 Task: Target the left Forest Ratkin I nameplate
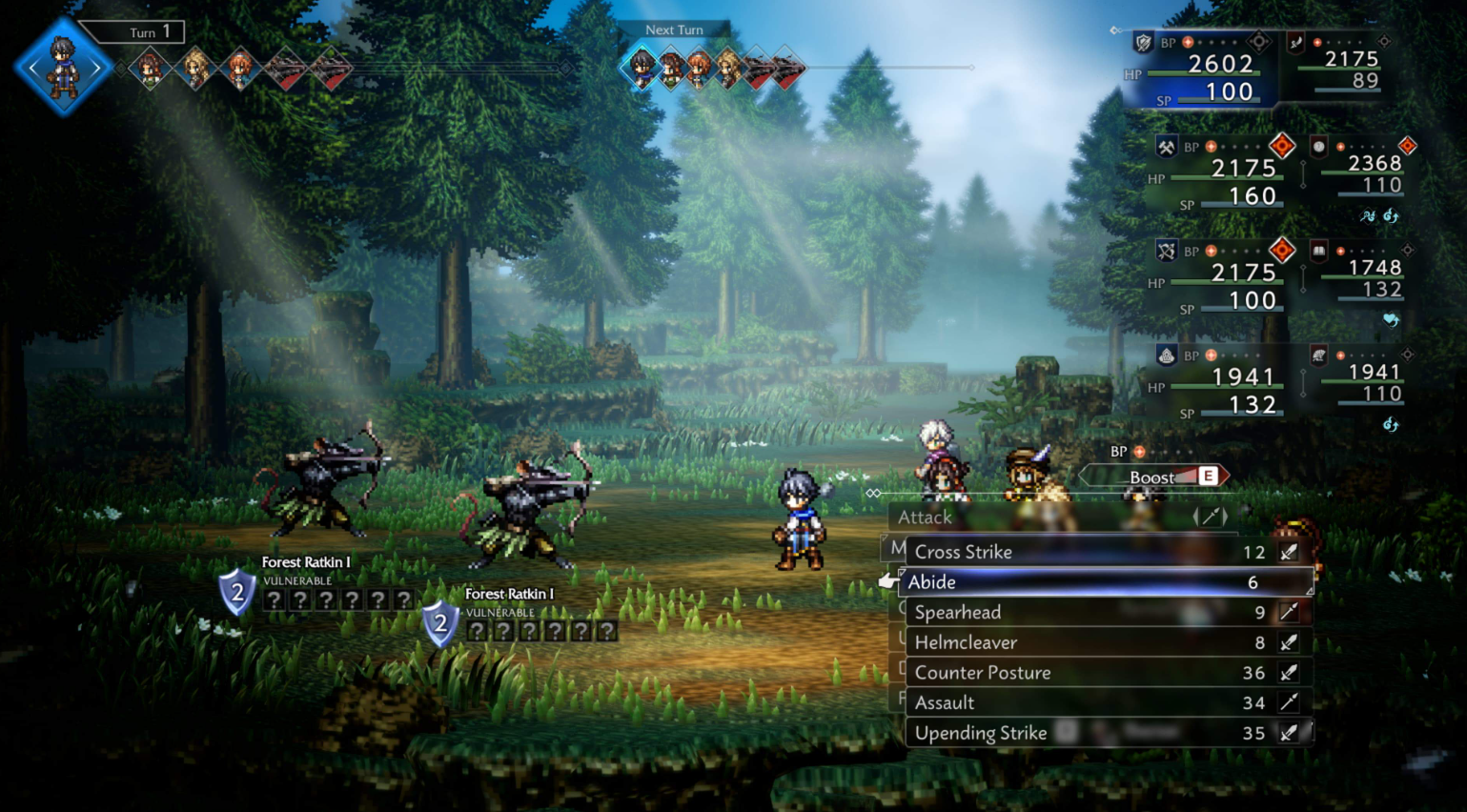click(306, 562)
